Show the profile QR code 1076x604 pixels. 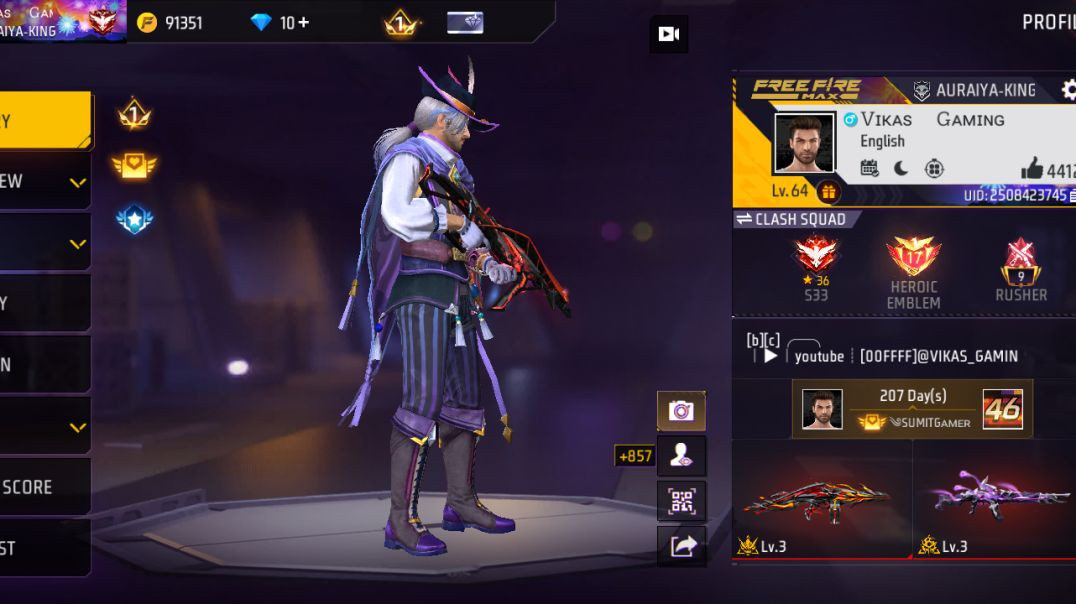[681, 501]
